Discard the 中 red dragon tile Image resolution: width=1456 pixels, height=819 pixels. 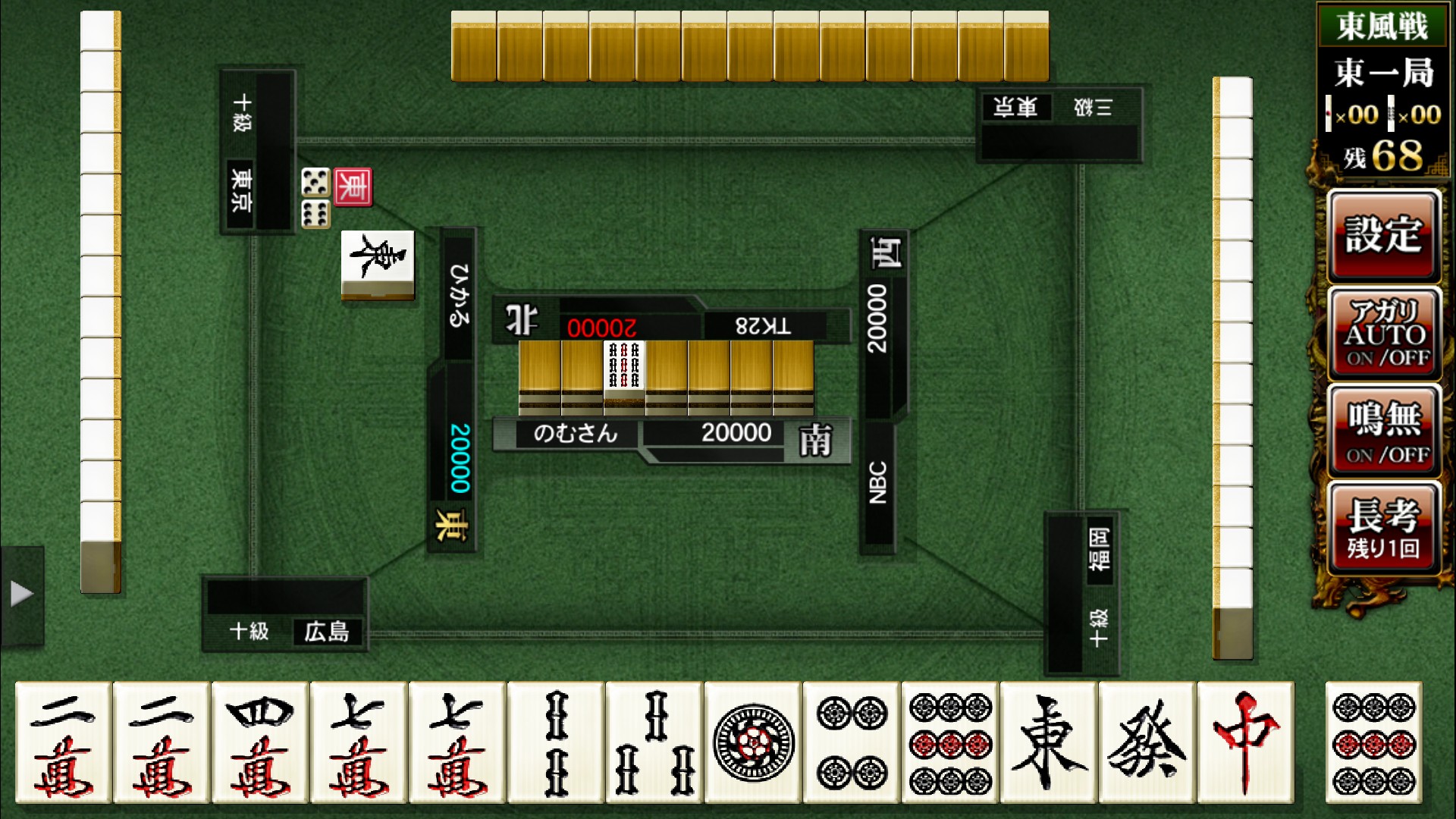tap(1245, 742)
